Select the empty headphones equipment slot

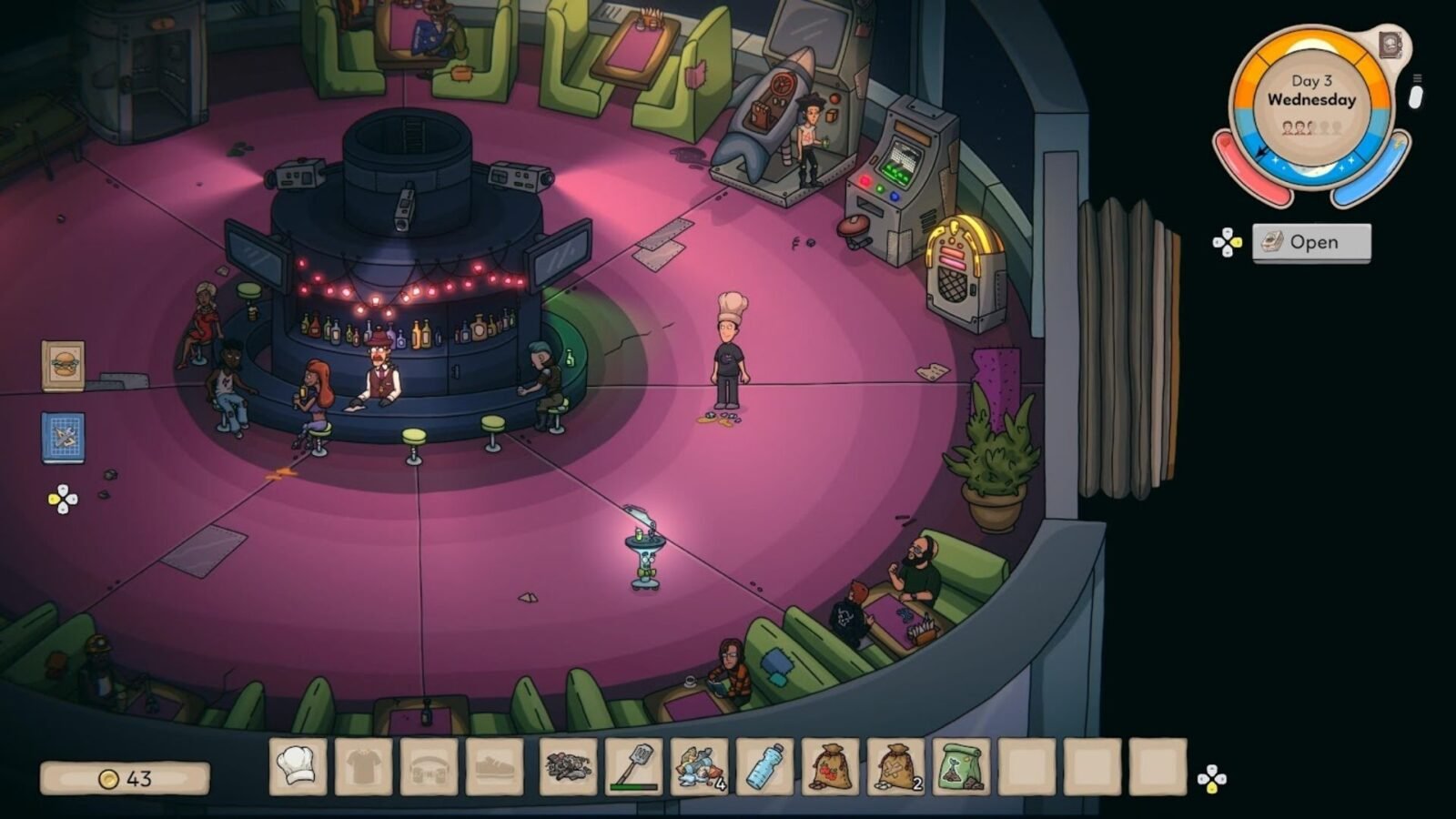coord(430,766)
